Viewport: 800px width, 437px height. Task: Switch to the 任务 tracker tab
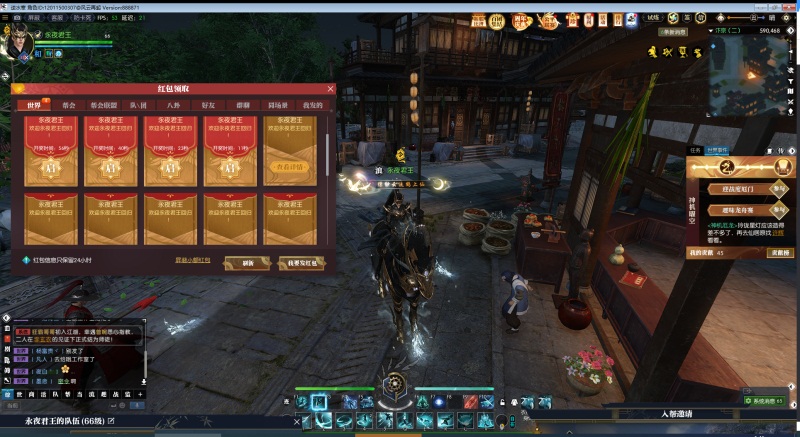[695, 149]
